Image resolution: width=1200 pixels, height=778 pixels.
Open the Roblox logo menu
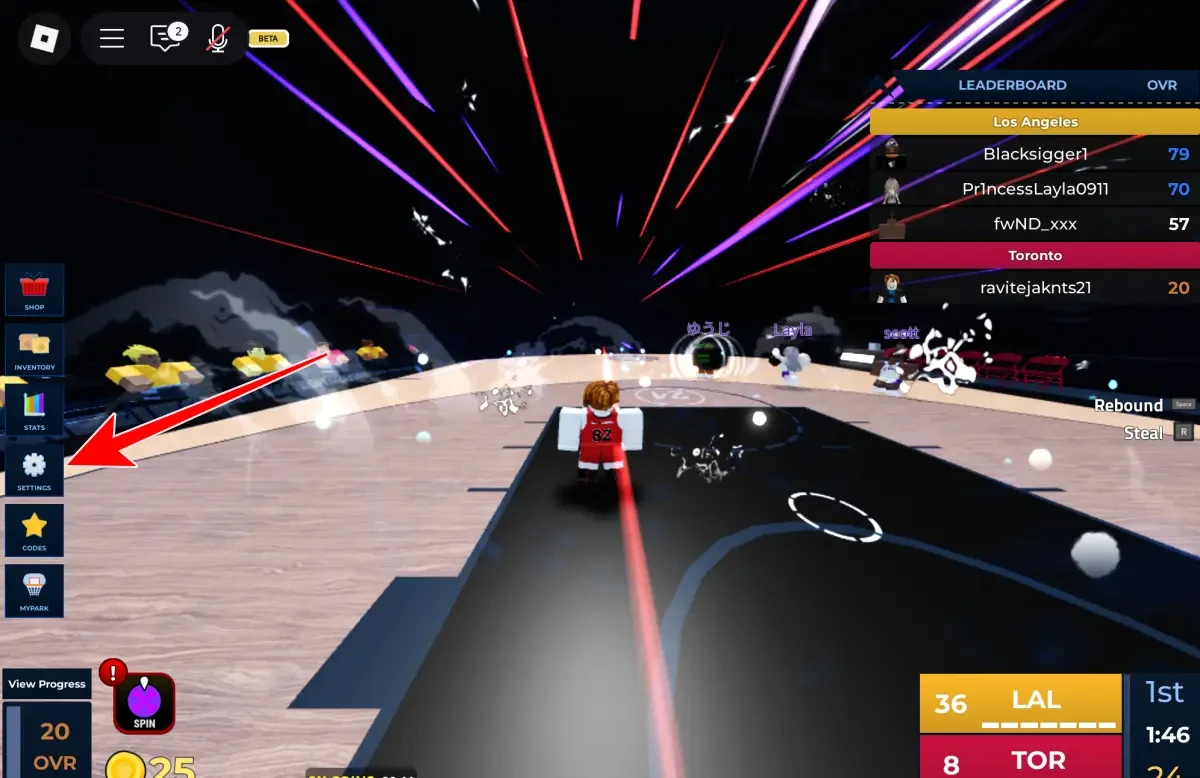coord(44,39)
